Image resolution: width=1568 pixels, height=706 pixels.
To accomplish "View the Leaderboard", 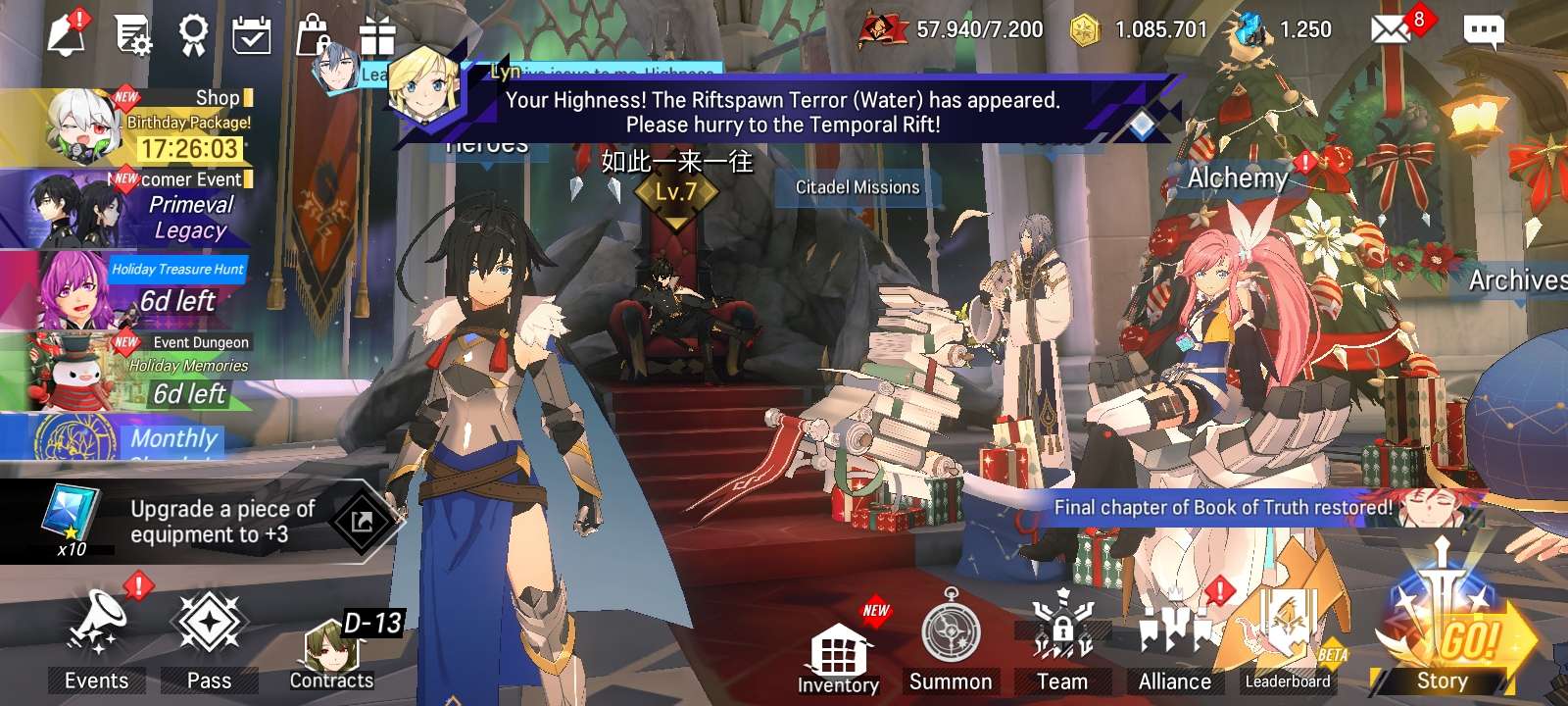I will coord(1288,639).
